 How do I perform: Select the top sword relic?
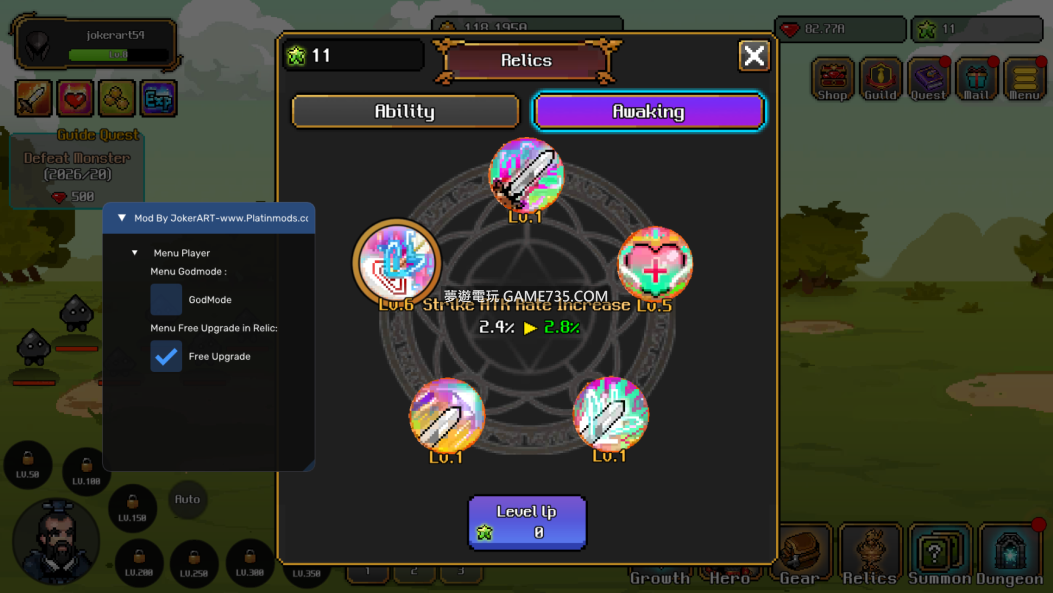tap(526, 176)
